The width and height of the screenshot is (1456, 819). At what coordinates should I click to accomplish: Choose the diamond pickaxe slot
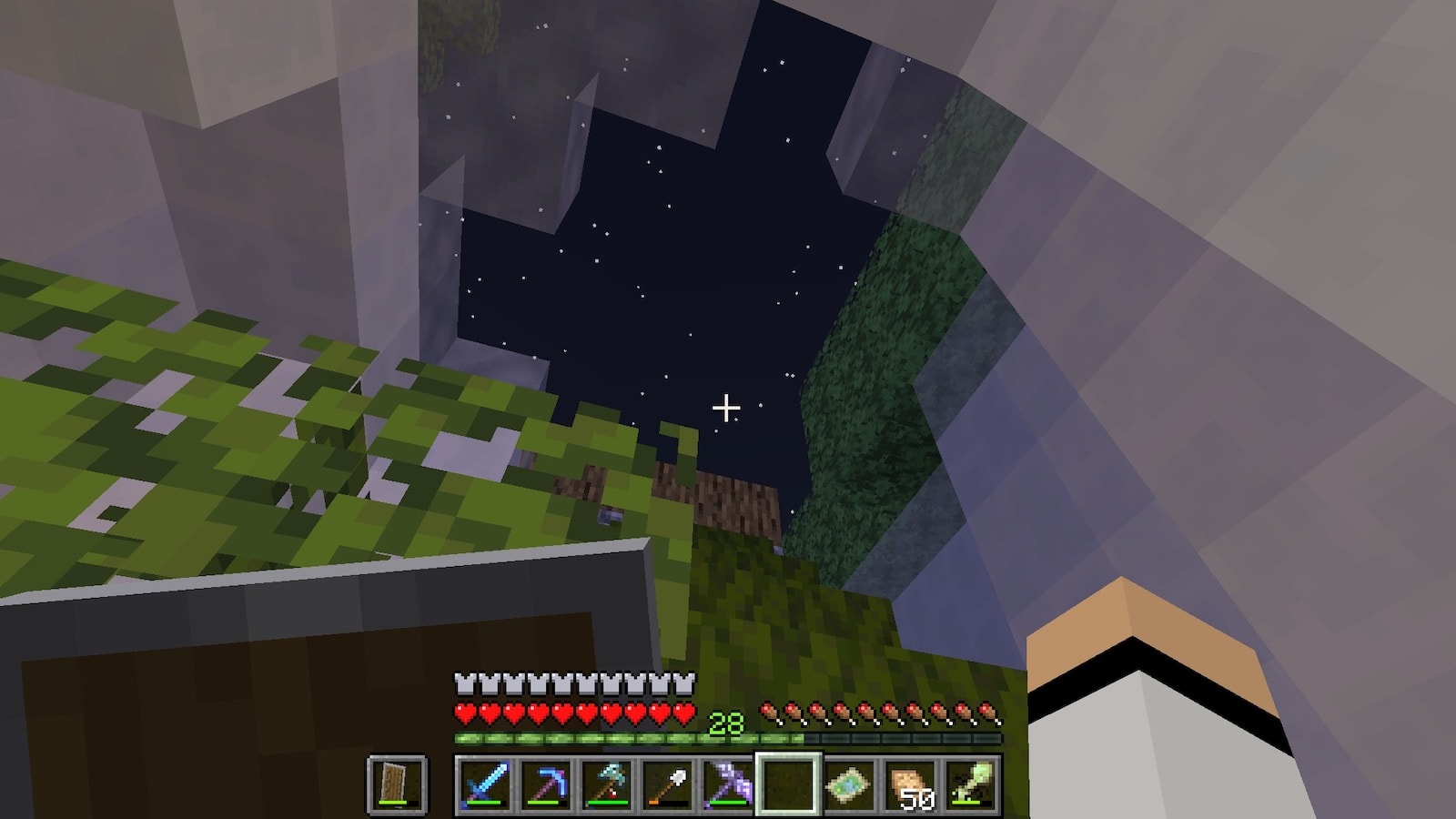coord(544,784)
